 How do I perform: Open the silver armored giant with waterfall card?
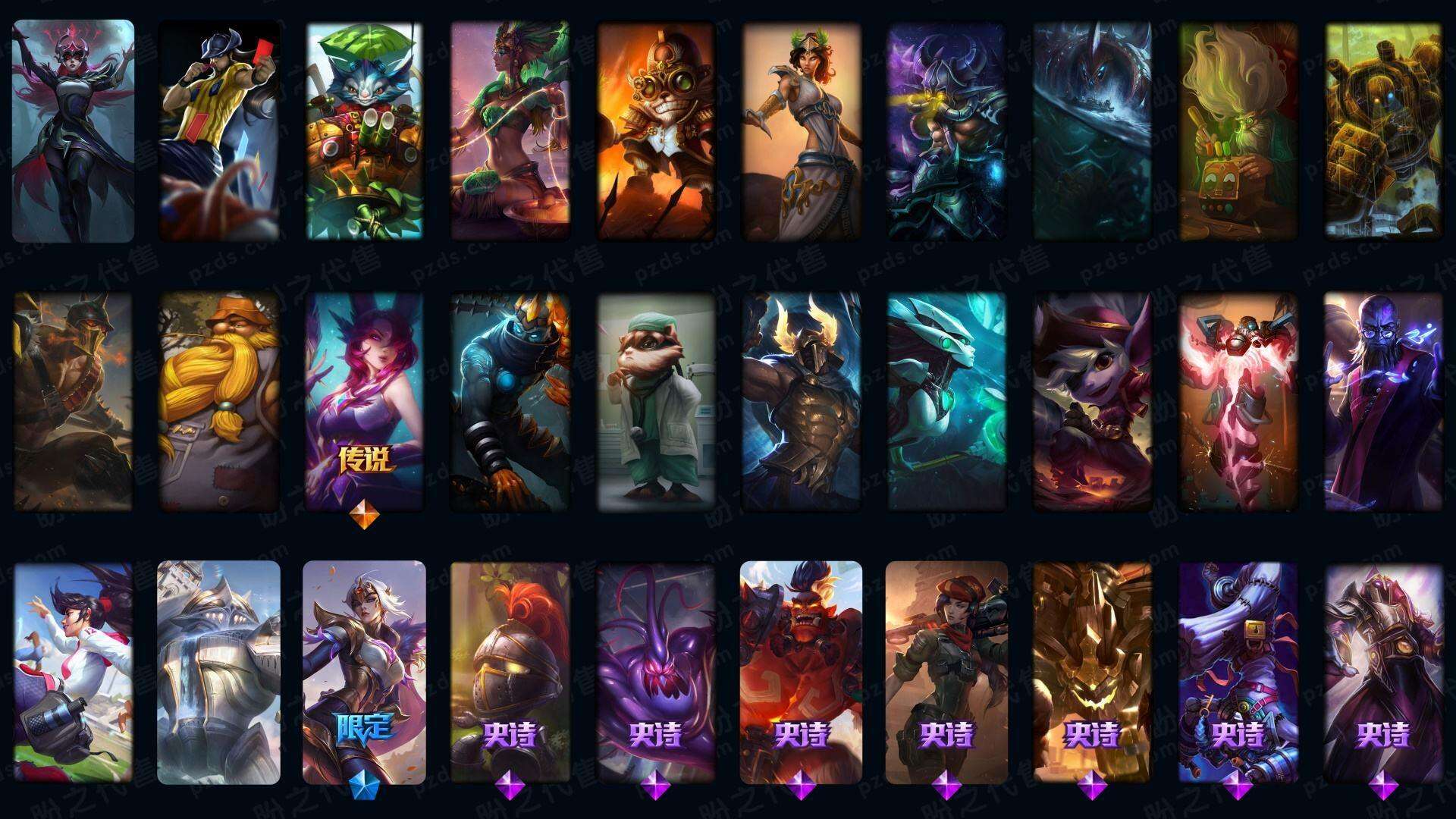[218, 672]
